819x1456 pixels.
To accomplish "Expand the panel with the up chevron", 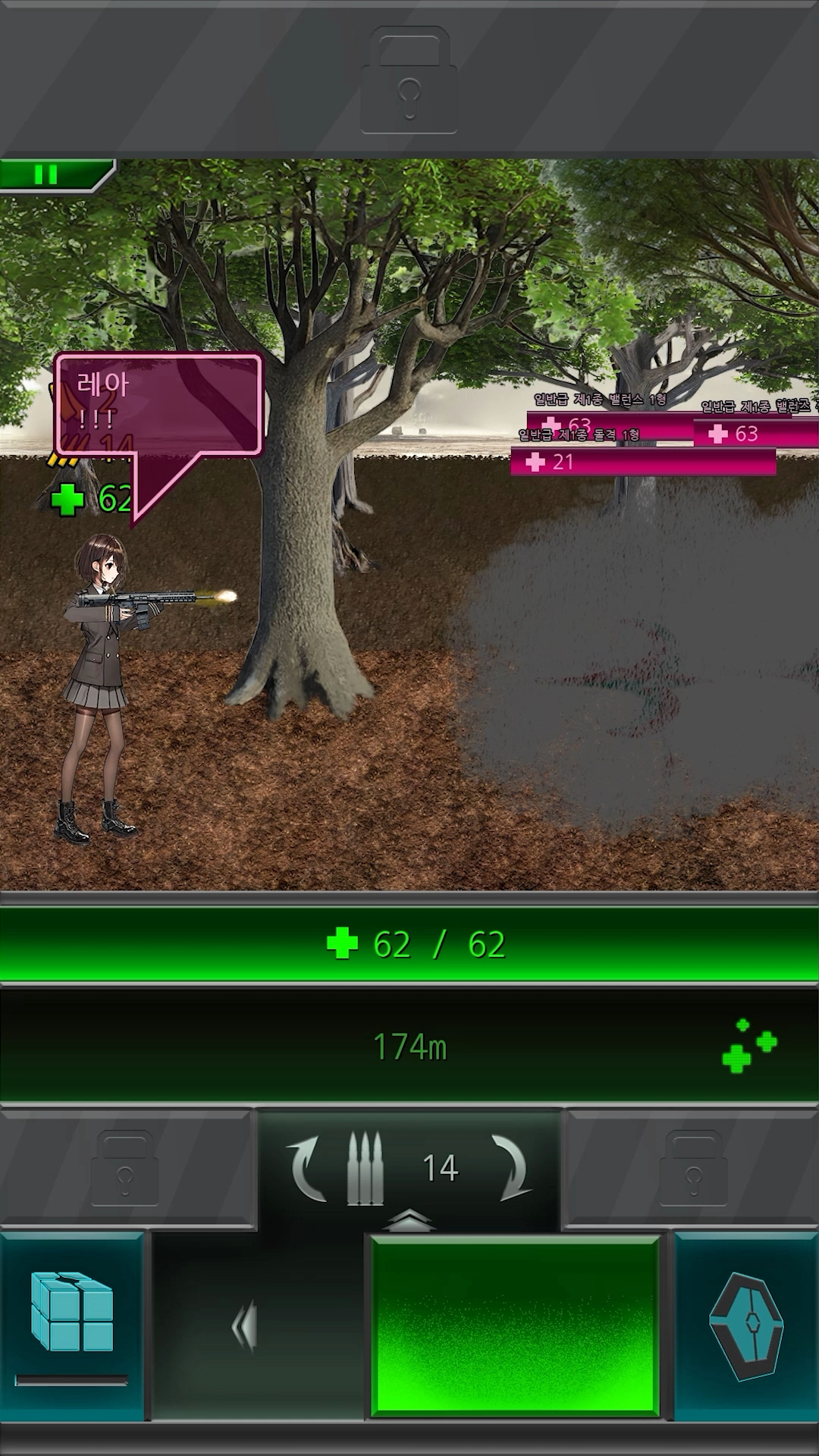I will [409, 1221].
